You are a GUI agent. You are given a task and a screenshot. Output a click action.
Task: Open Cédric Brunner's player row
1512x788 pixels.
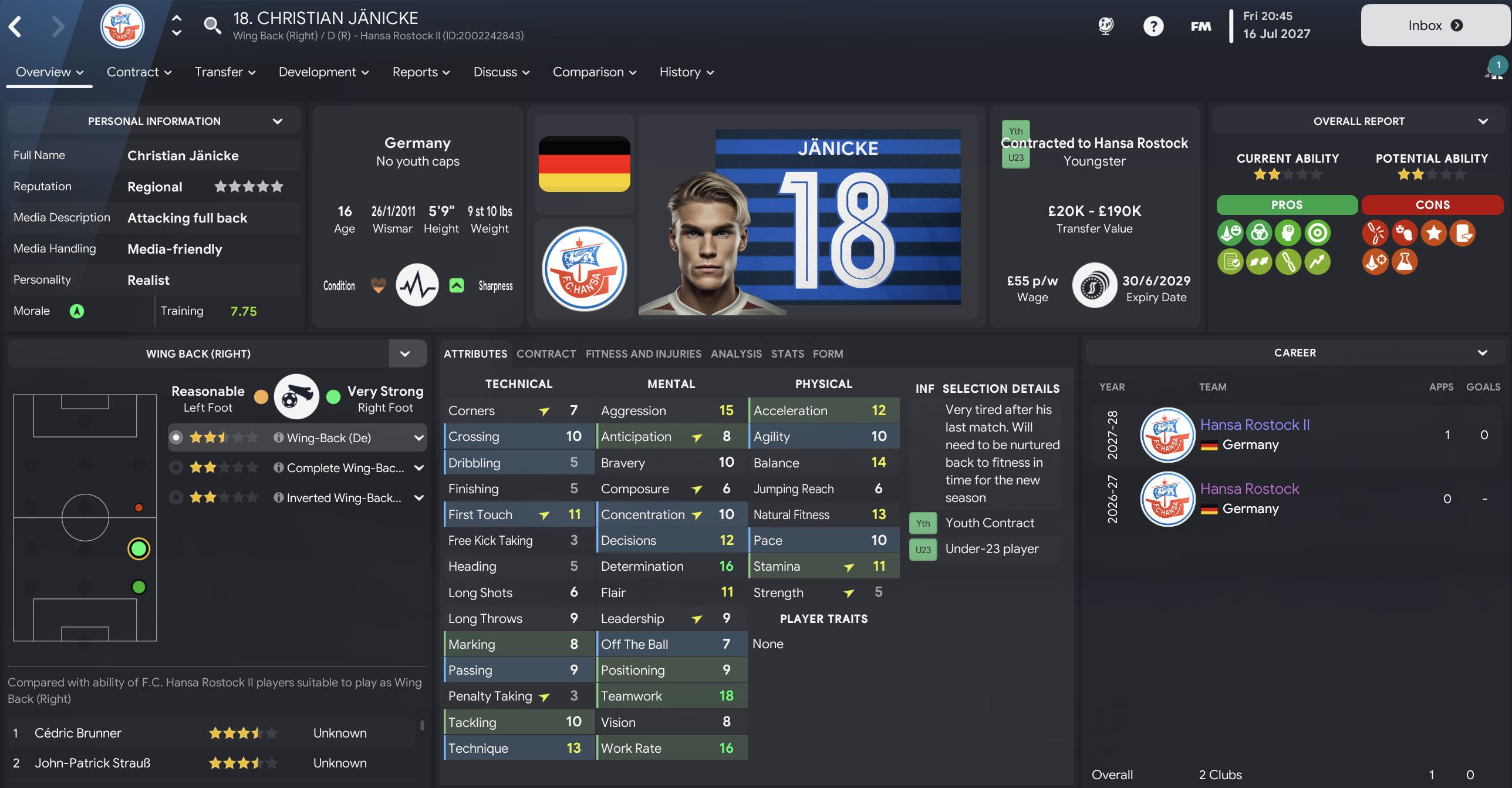pos(78,733)
